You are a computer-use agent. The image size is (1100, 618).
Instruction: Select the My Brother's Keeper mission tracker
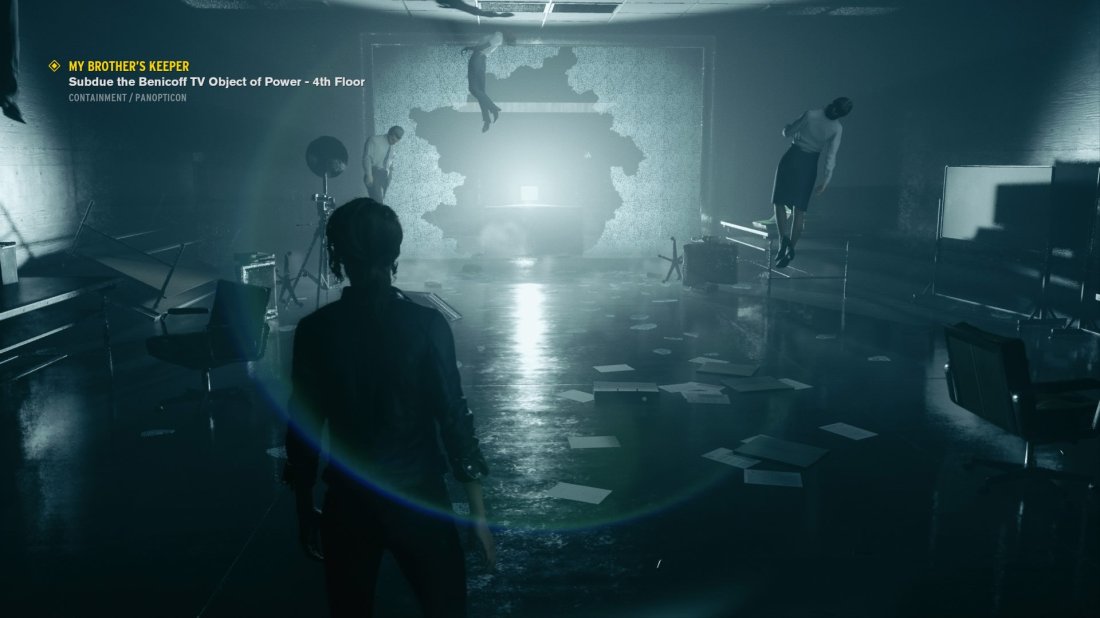[x=129, y=66]
